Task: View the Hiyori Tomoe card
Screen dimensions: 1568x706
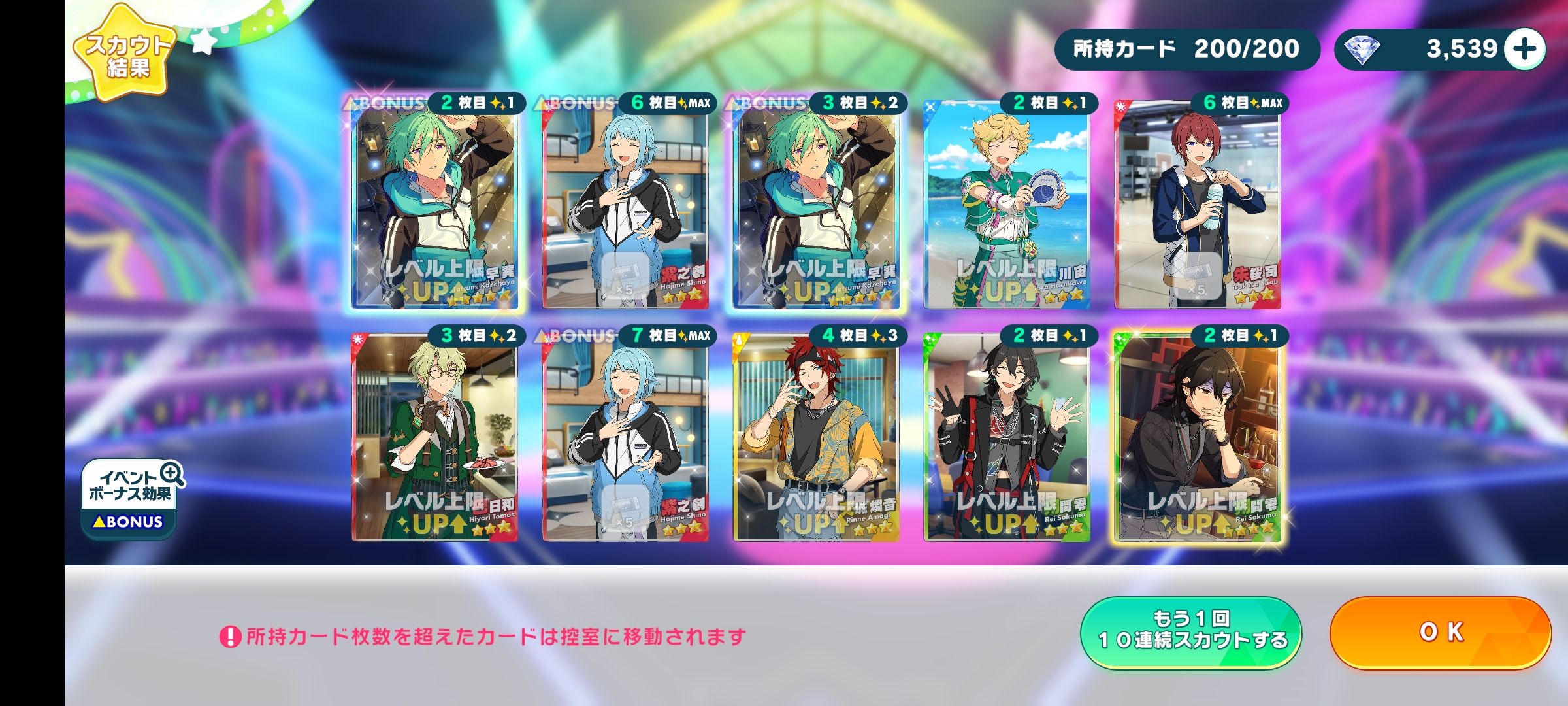Action: 434,438
